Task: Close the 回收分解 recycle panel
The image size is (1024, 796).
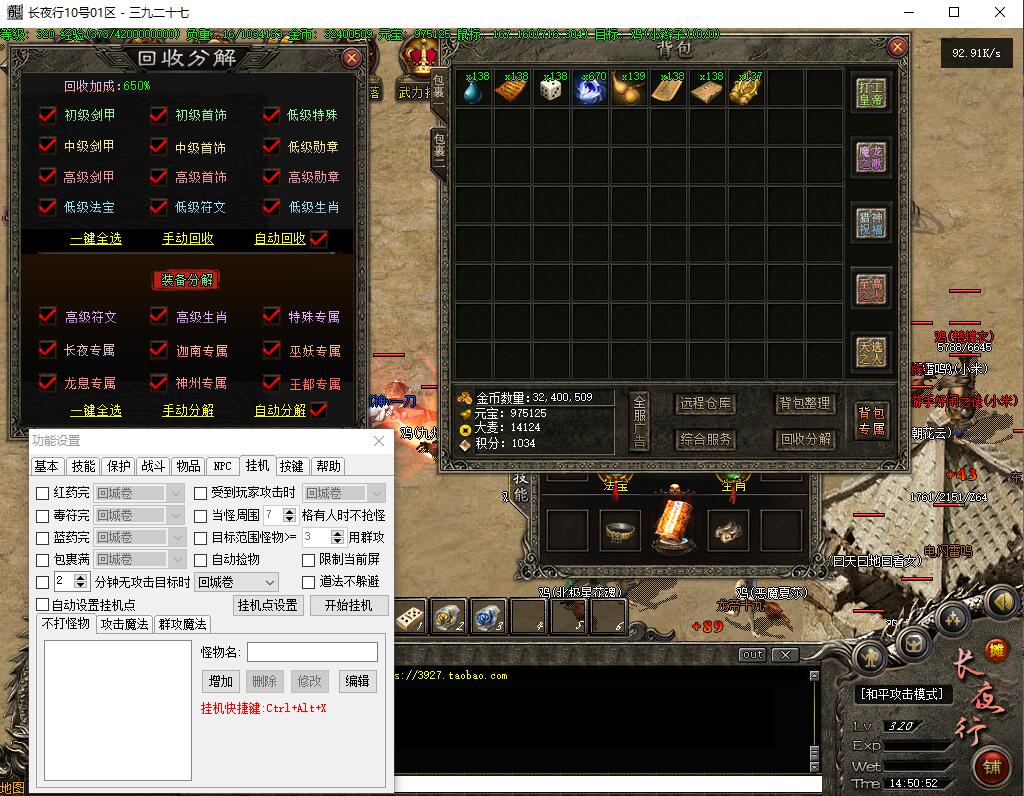Action: [351, 58]
